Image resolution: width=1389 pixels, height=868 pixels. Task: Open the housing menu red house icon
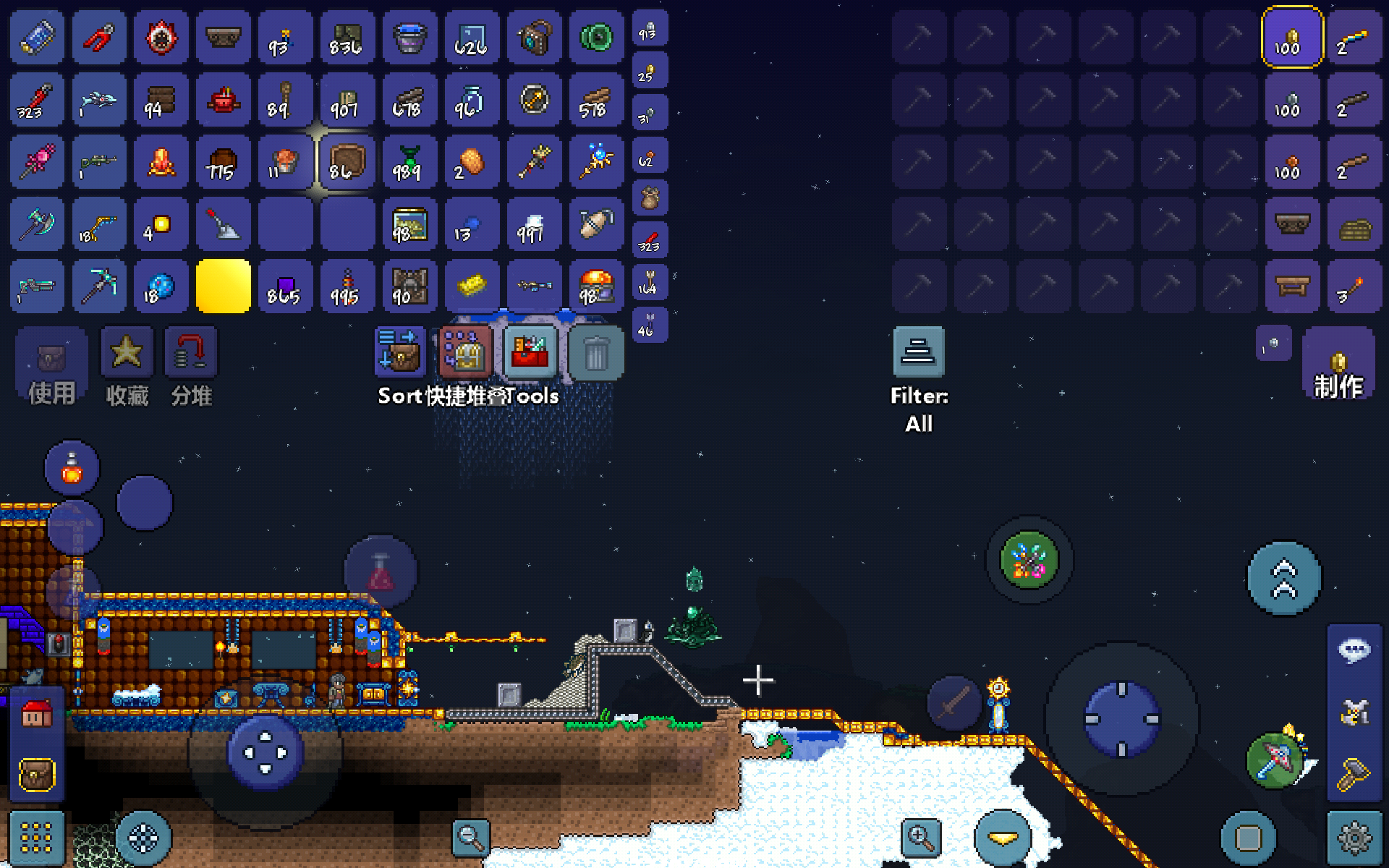pos(37,714)
